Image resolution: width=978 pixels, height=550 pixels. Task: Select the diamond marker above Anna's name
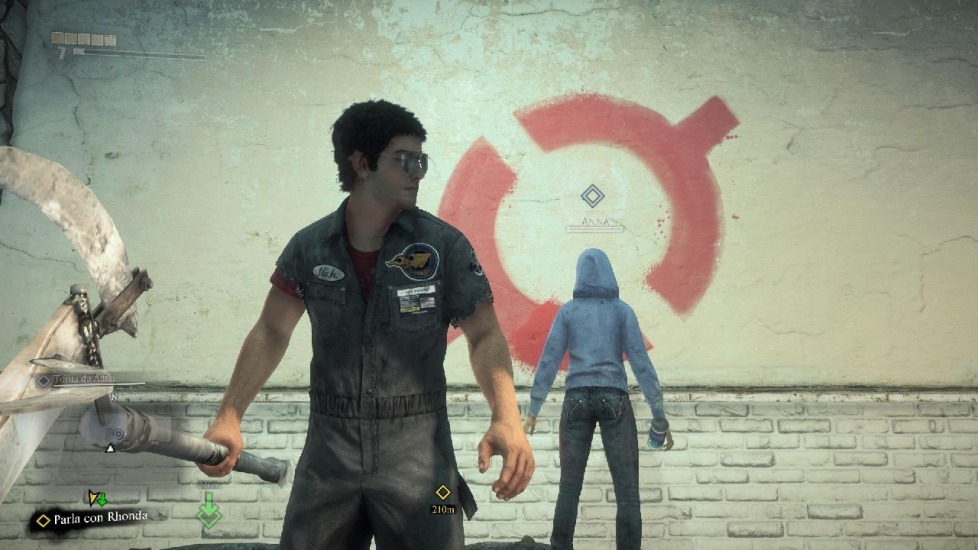pyautogui.click(x=593, y=196)
